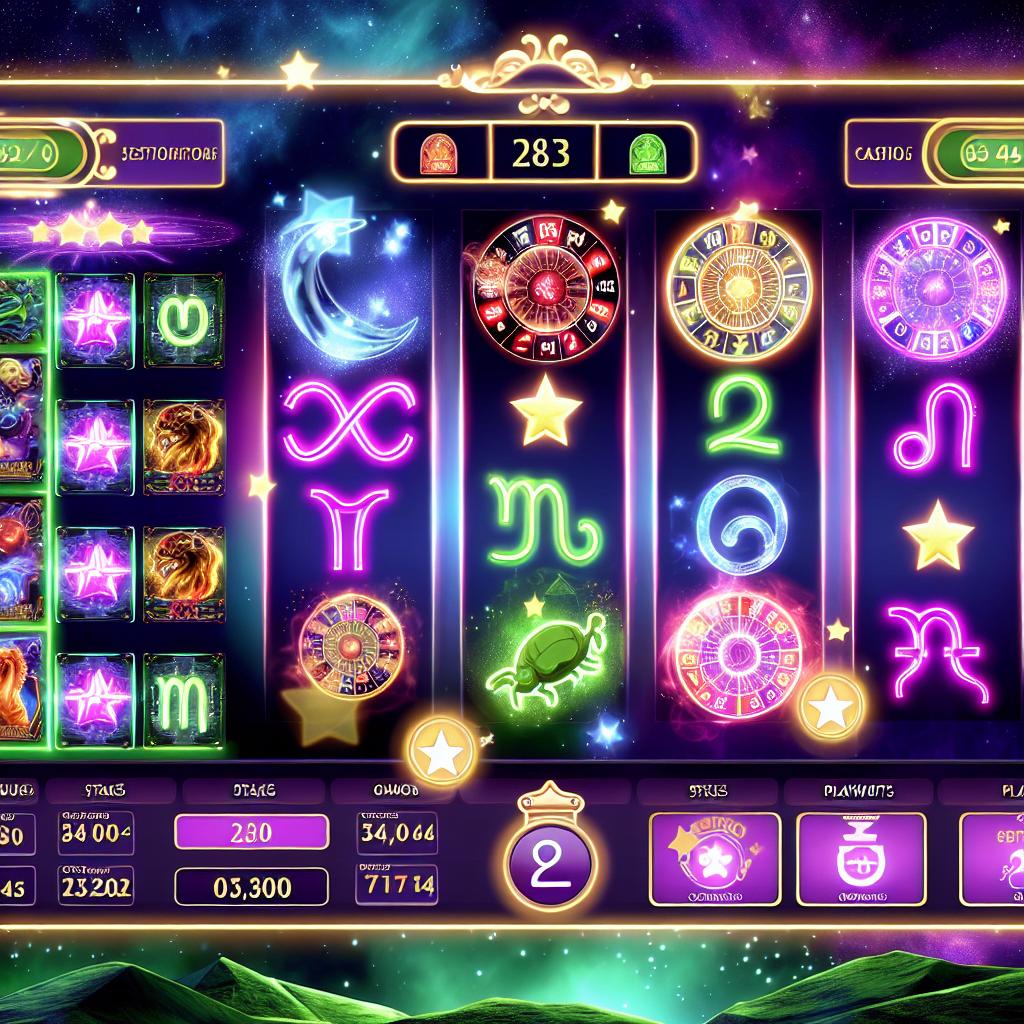Viewport: 1024px width, 1024px height.
Task: Select the highlighted purple 280 stake field
Action: pyautogui.click(x=251, y=832)
